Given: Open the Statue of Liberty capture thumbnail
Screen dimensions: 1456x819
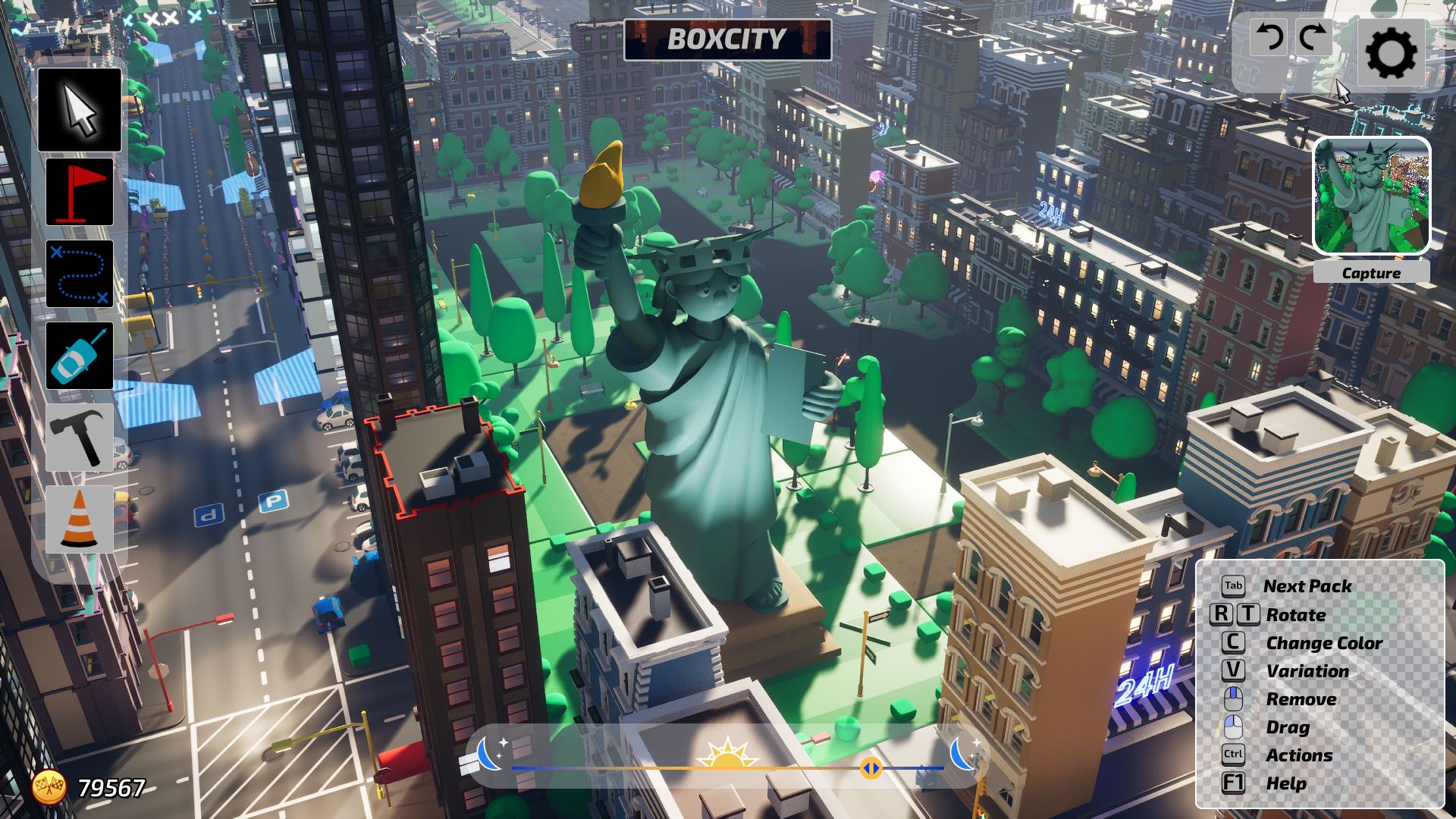Looking at the screenshot, I should (x=1372, y=196).
